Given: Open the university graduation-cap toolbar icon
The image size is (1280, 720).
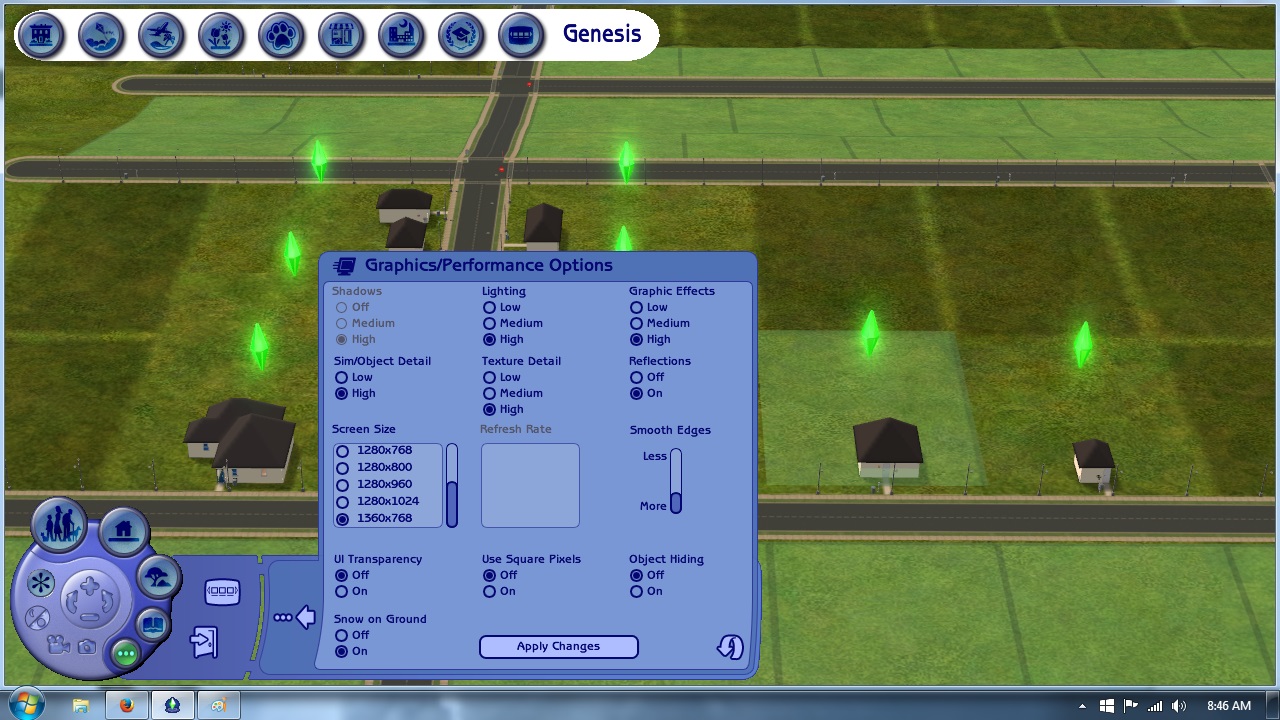Looking at the screenshot, I should pos(461,35).
